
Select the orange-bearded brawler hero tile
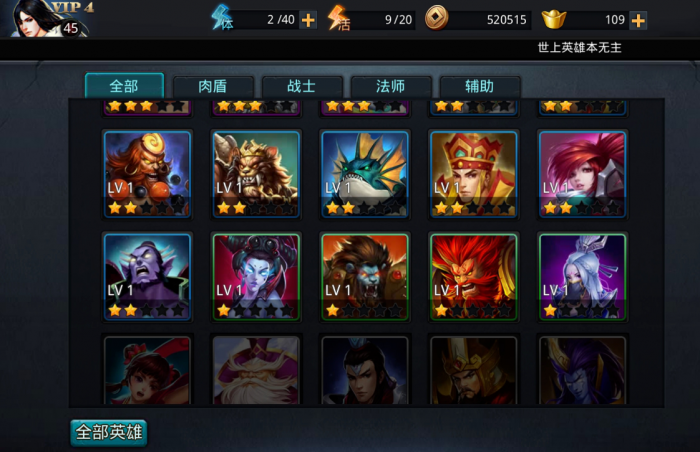(x=147, y=173)
